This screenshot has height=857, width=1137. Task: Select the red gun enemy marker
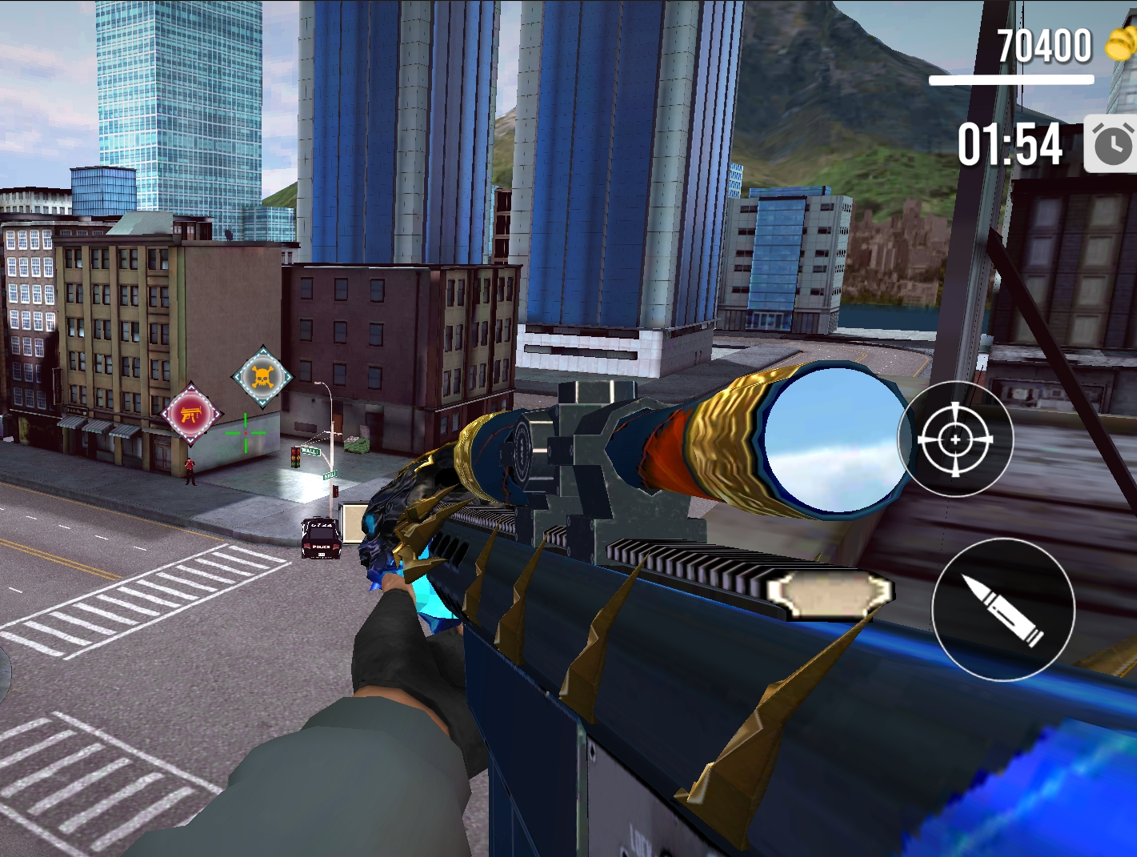(191, 413)
